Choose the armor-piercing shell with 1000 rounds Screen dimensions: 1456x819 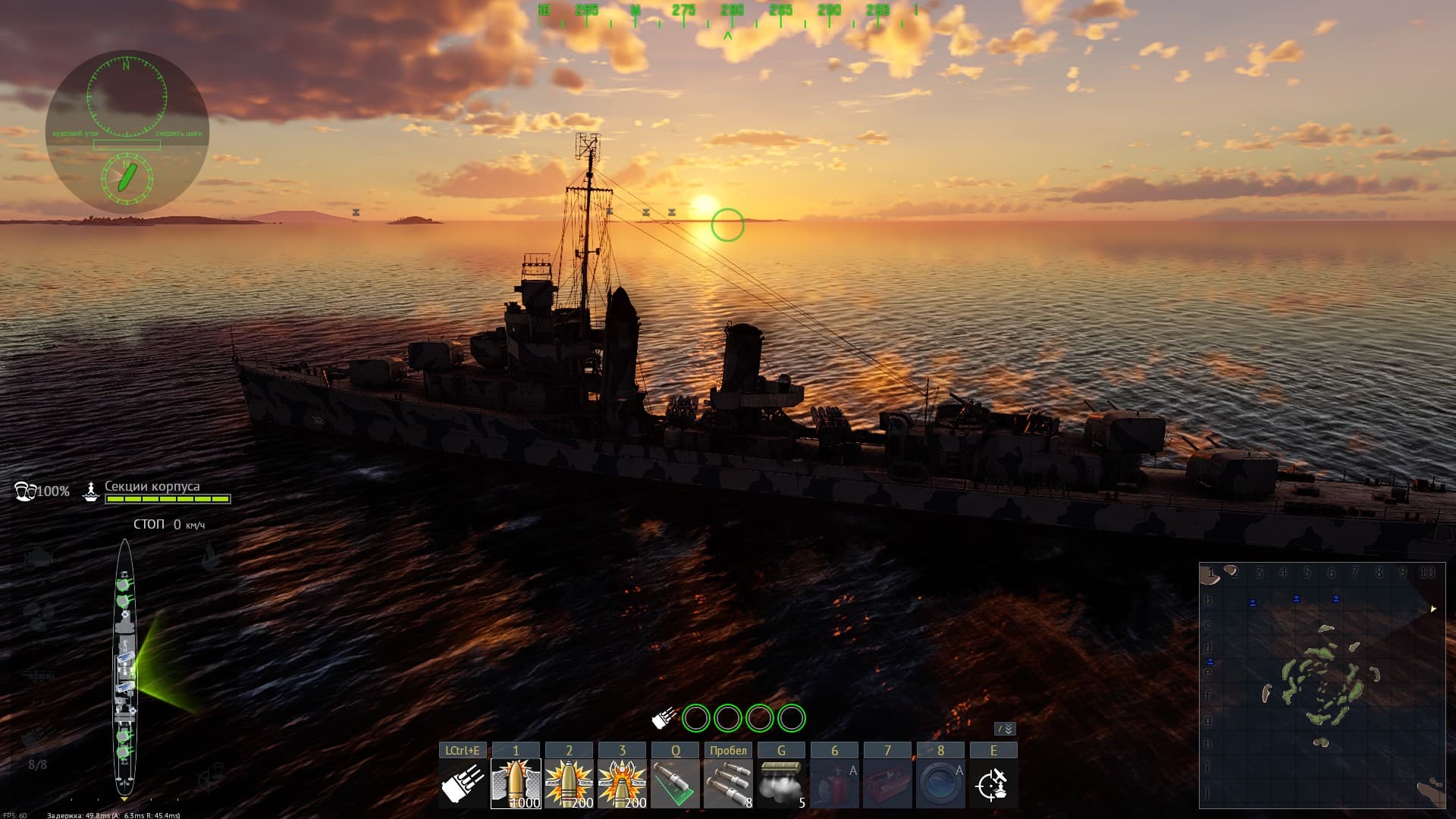point(516,784)
